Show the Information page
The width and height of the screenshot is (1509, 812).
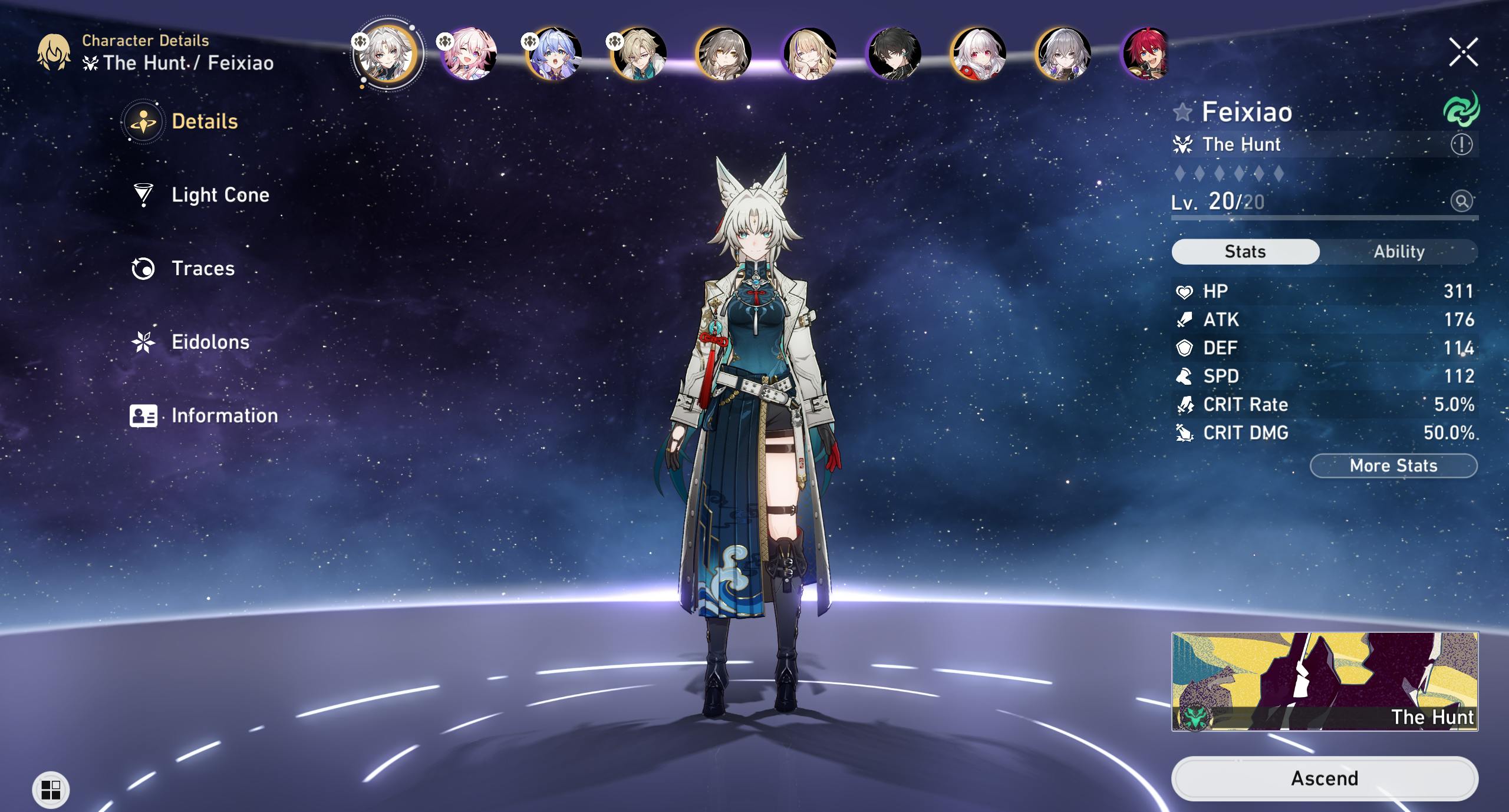coord(223,416)
